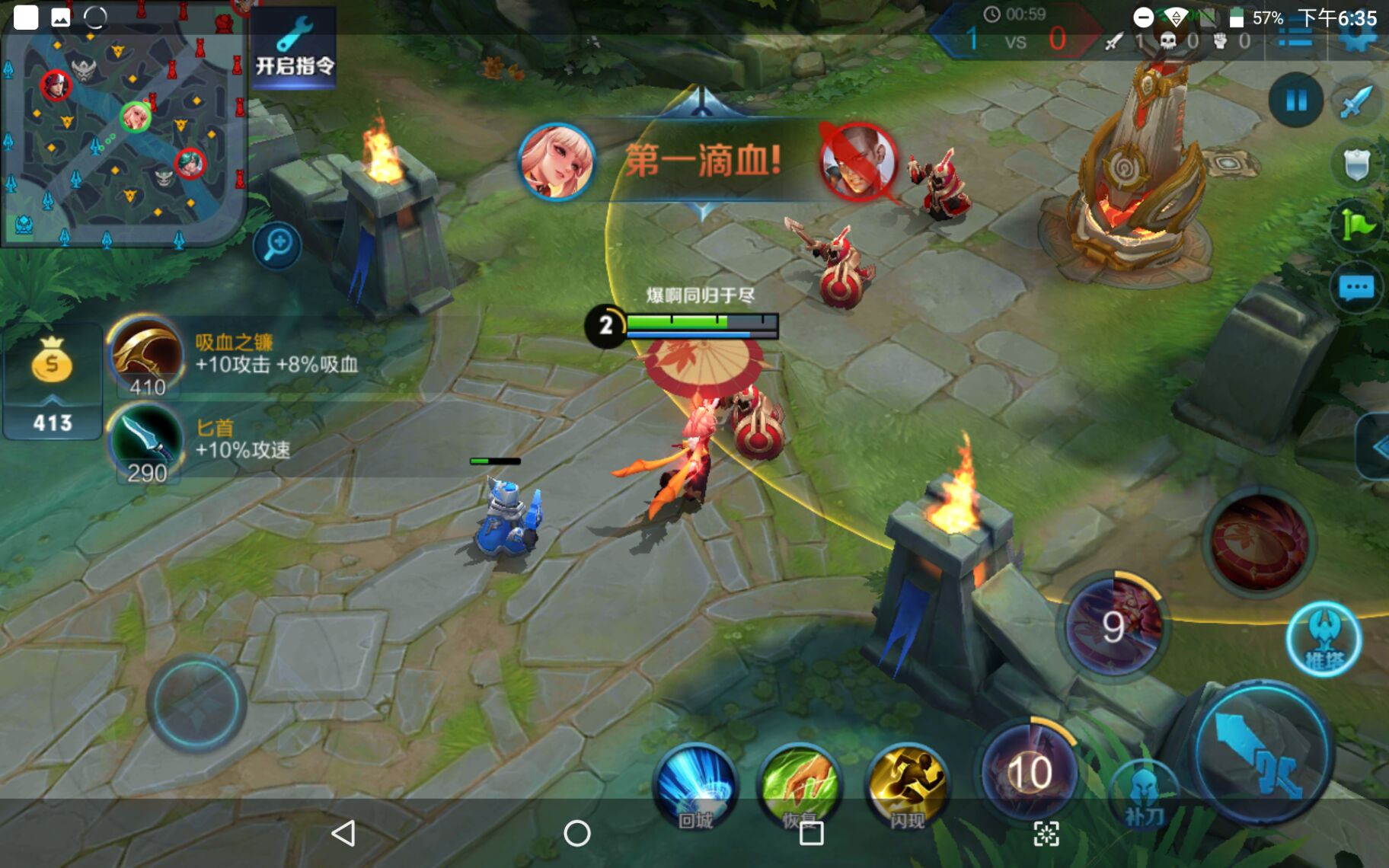Trigger the skill showing cooldown 10
The image size is (1389, 868).
pyautogui.click(x=1029, y=771)
